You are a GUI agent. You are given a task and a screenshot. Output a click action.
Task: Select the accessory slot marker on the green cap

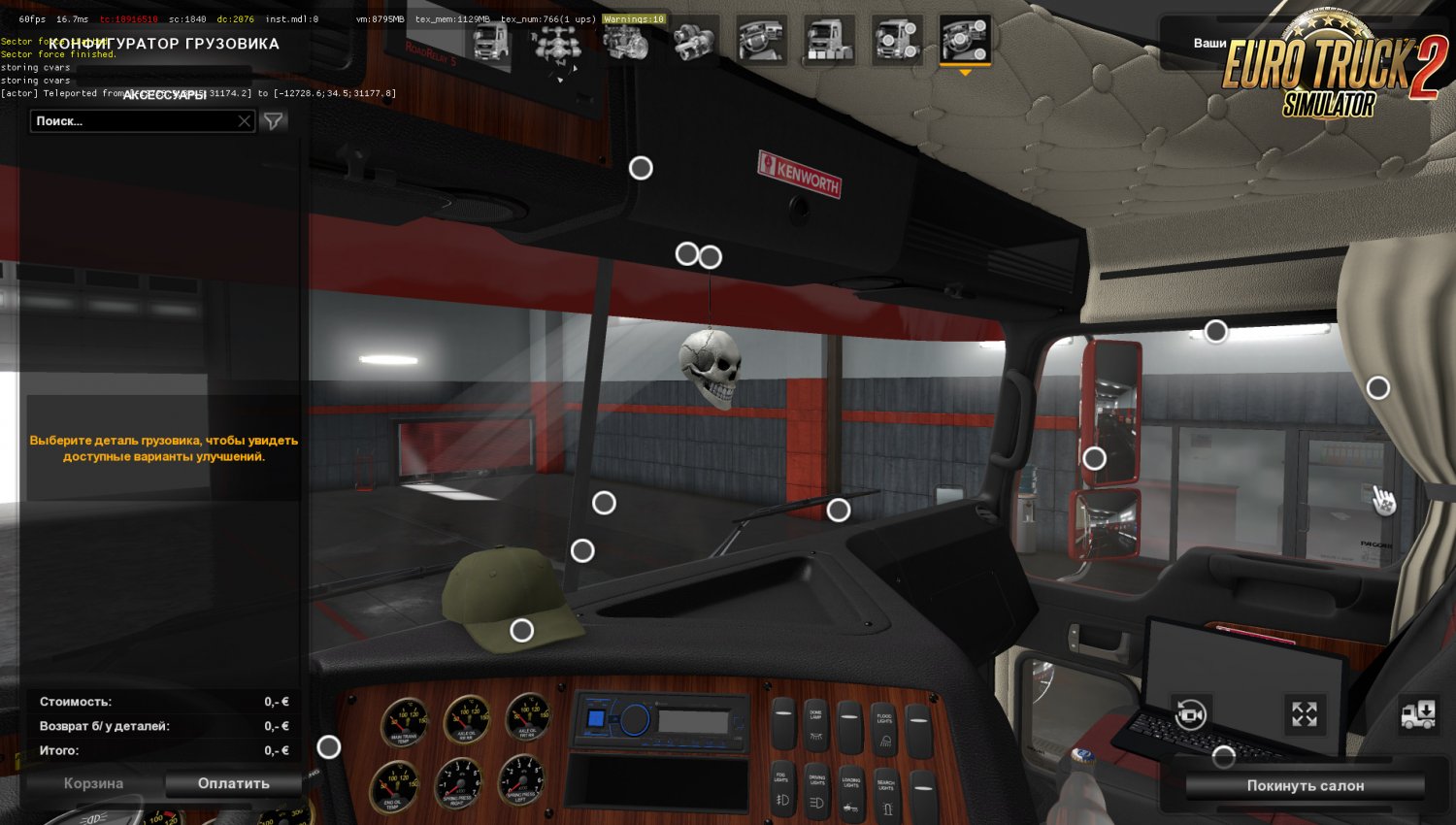point(522,631)
